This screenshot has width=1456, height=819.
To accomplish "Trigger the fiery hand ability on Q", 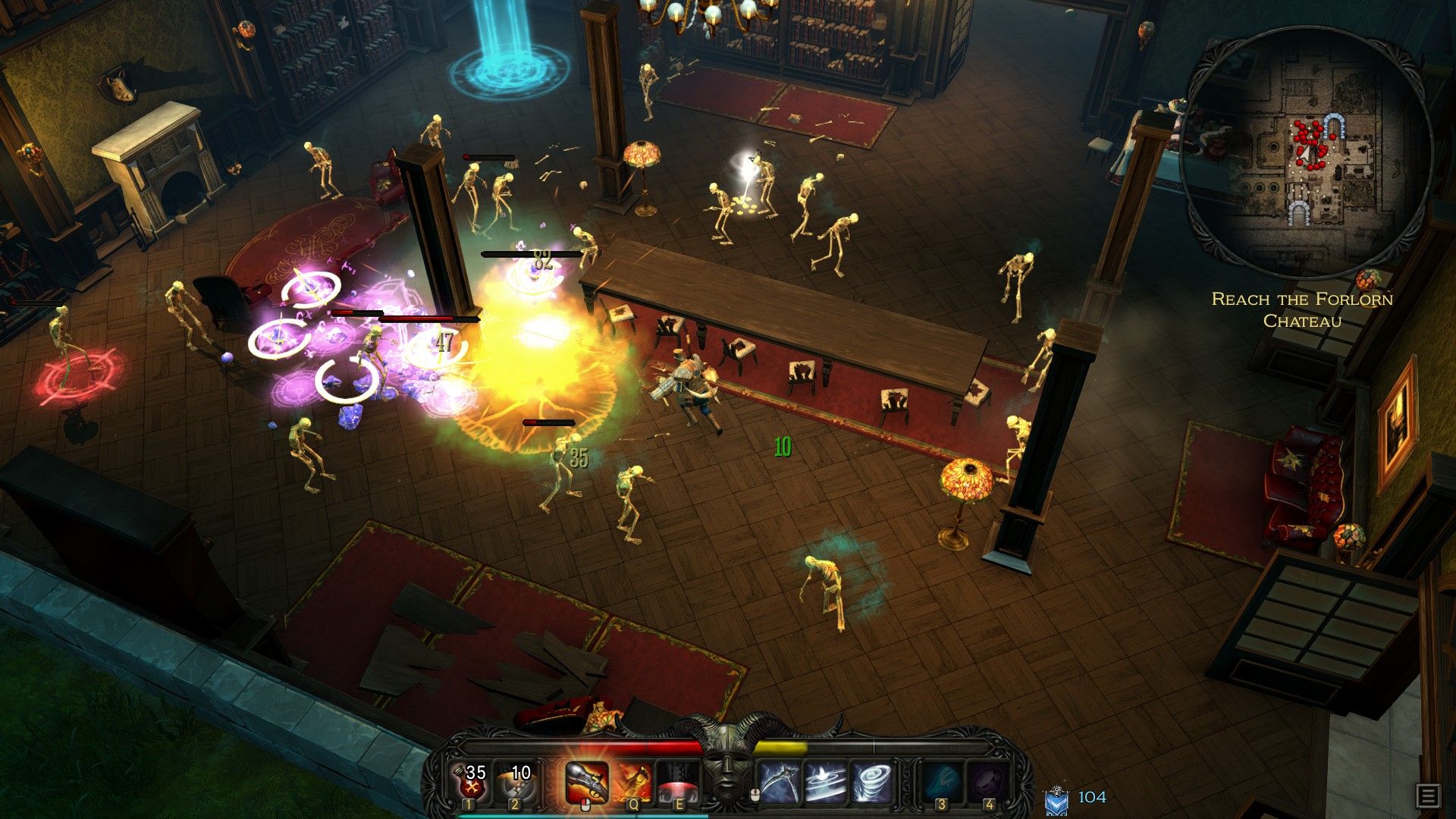I will (x=632, y=782).
